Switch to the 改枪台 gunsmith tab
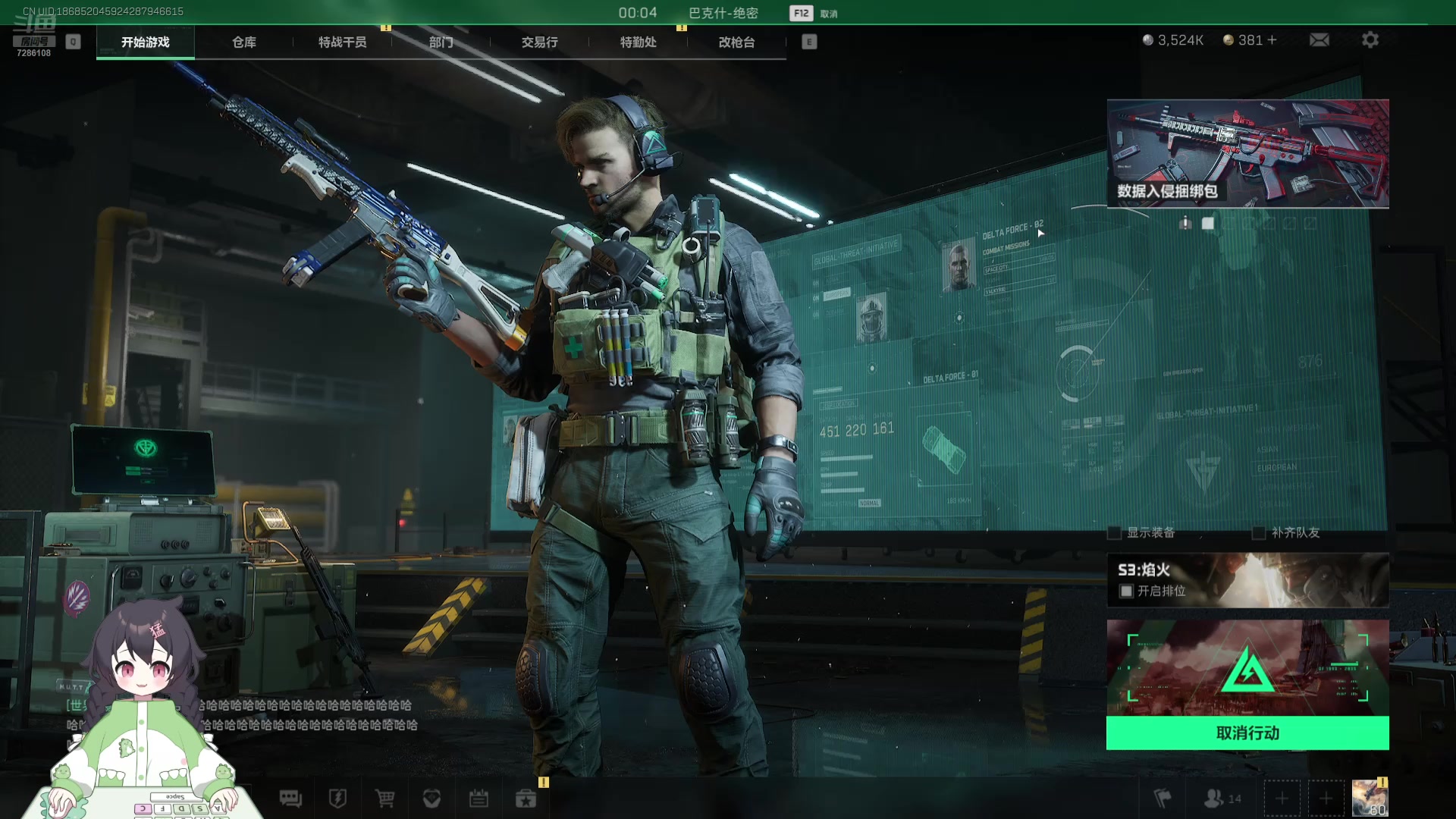 [736, 42]
